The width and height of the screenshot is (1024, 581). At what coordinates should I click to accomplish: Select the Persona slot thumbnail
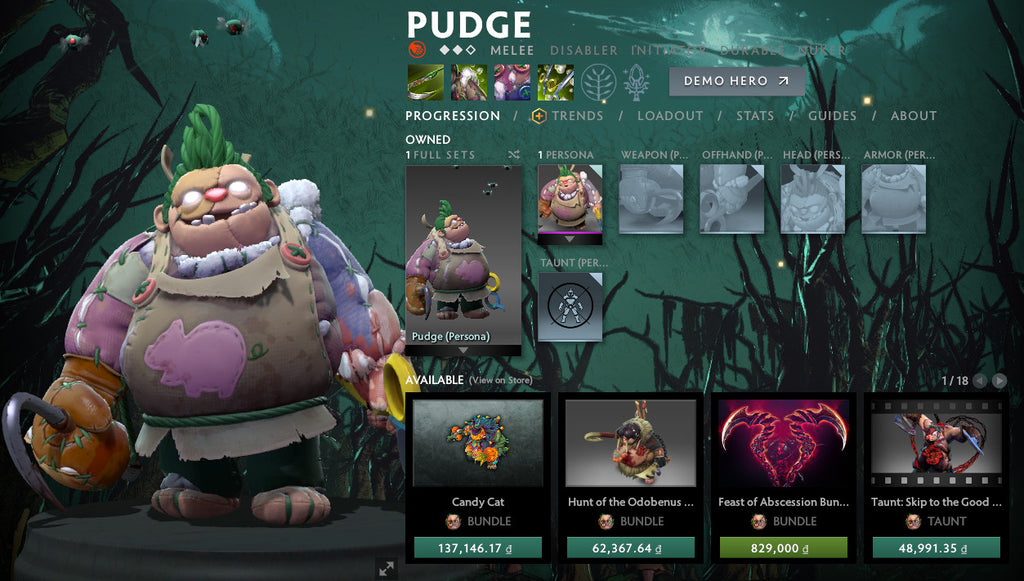[570, 198]
